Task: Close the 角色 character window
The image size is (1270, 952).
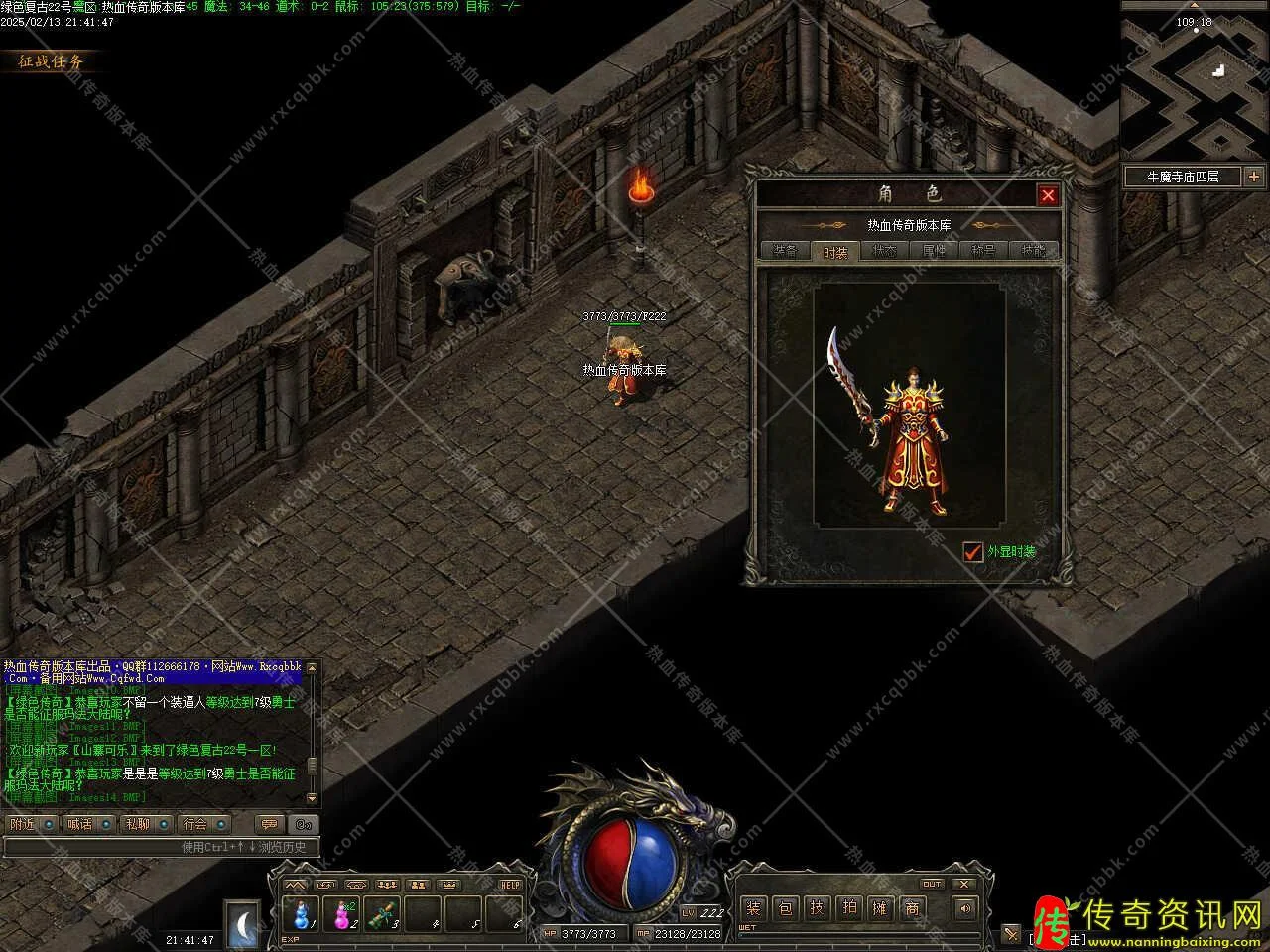Action: coord(1047,195)
